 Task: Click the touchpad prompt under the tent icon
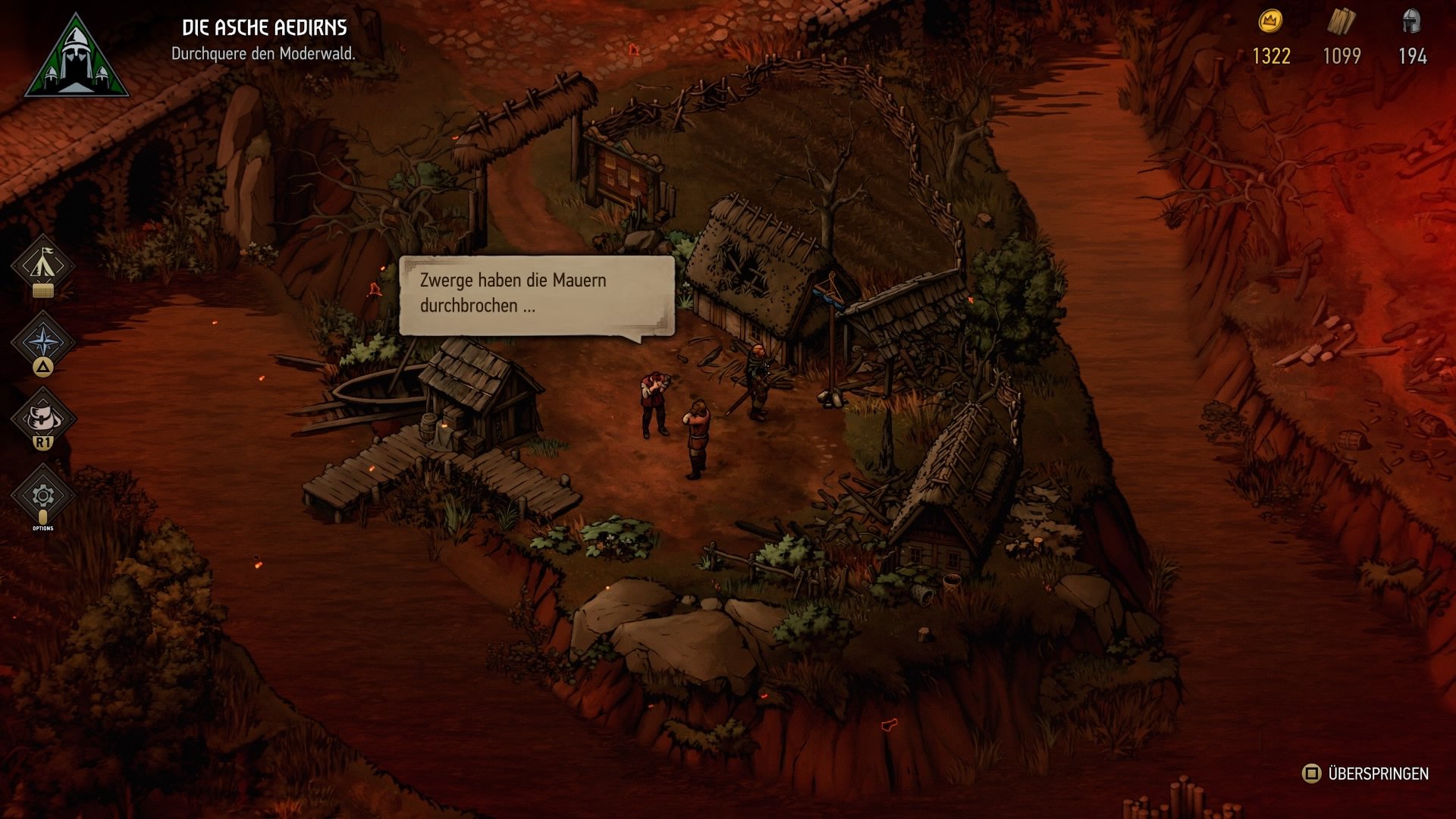coord(43,290)
